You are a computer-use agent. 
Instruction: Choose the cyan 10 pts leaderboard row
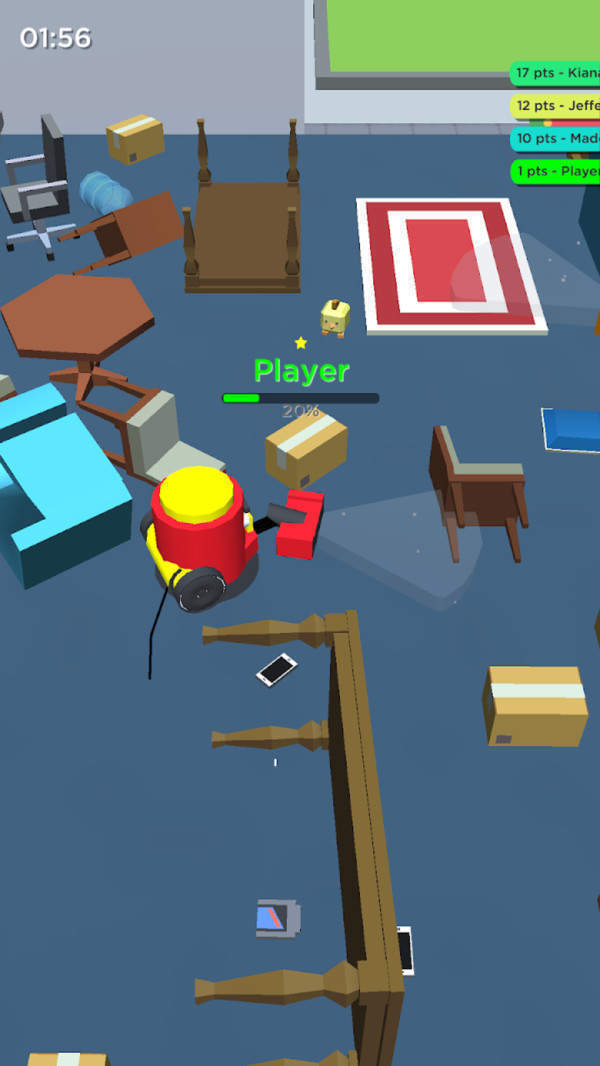(556, 139)
